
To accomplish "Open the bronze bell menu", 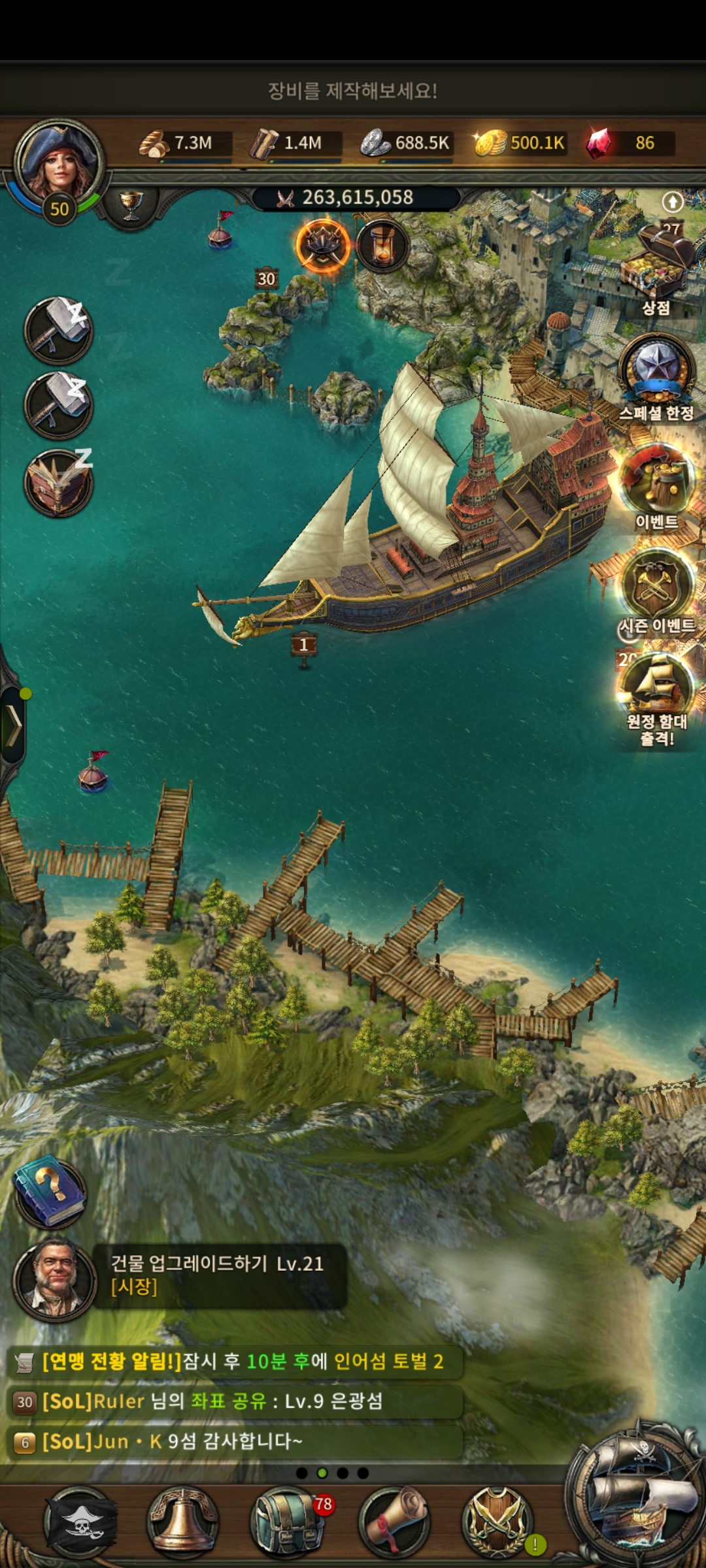I will click(183, 1522).
